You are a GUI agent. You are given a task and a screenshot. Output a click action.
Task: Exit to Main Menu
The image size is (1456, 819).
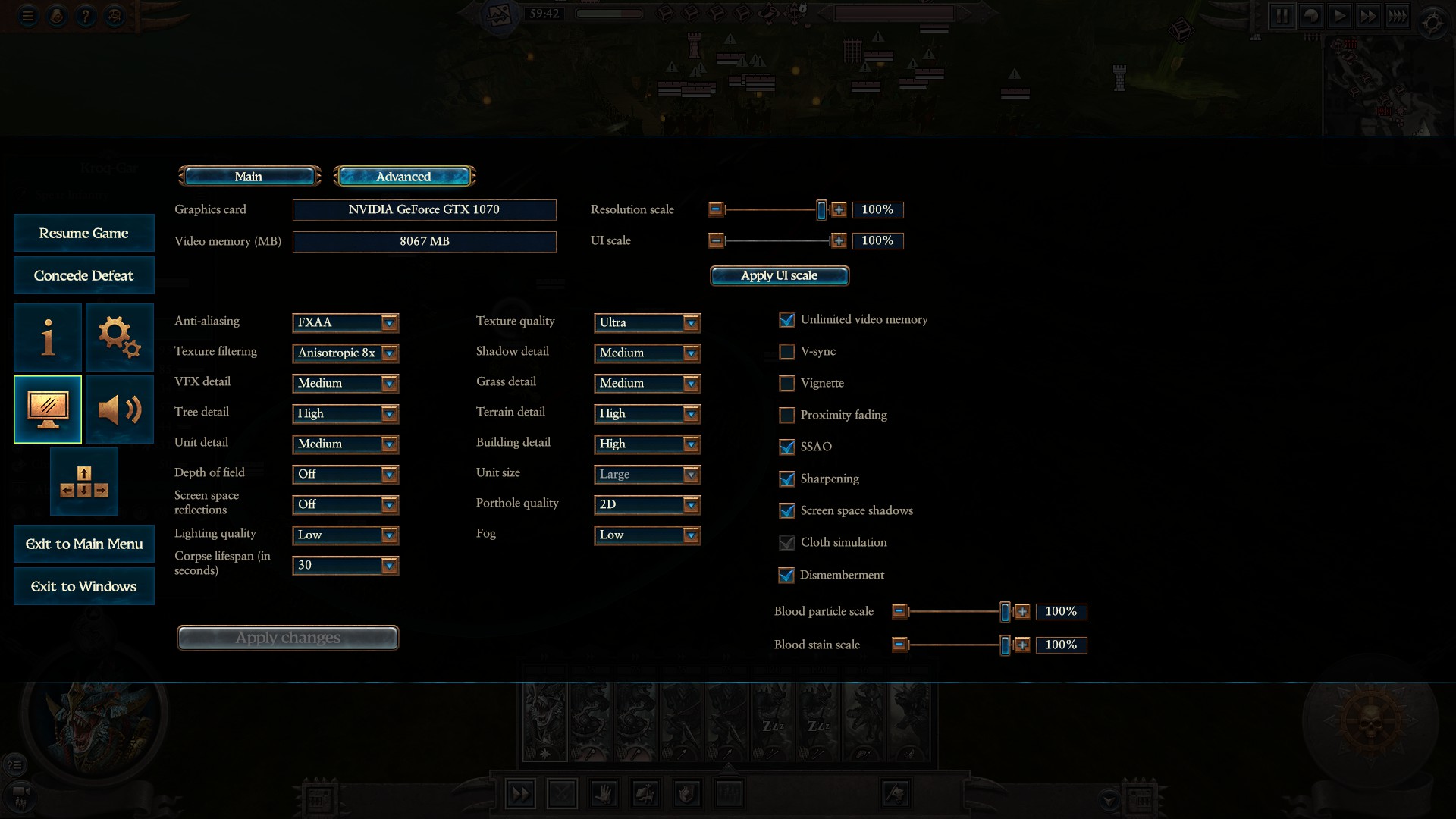point(83,544)
